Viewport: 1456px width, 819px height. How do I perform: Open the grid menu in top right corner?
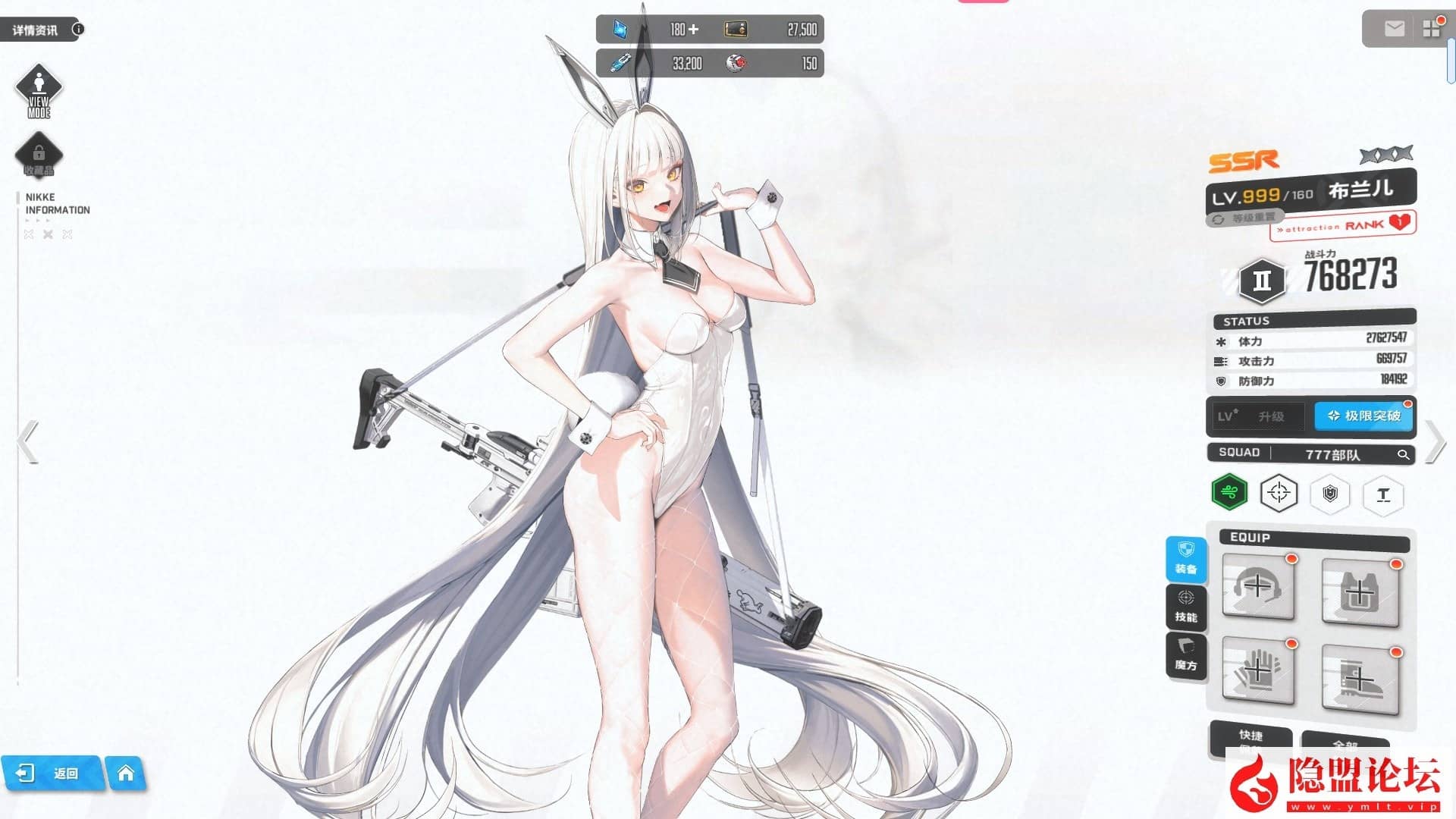(x=1432, y=29)
